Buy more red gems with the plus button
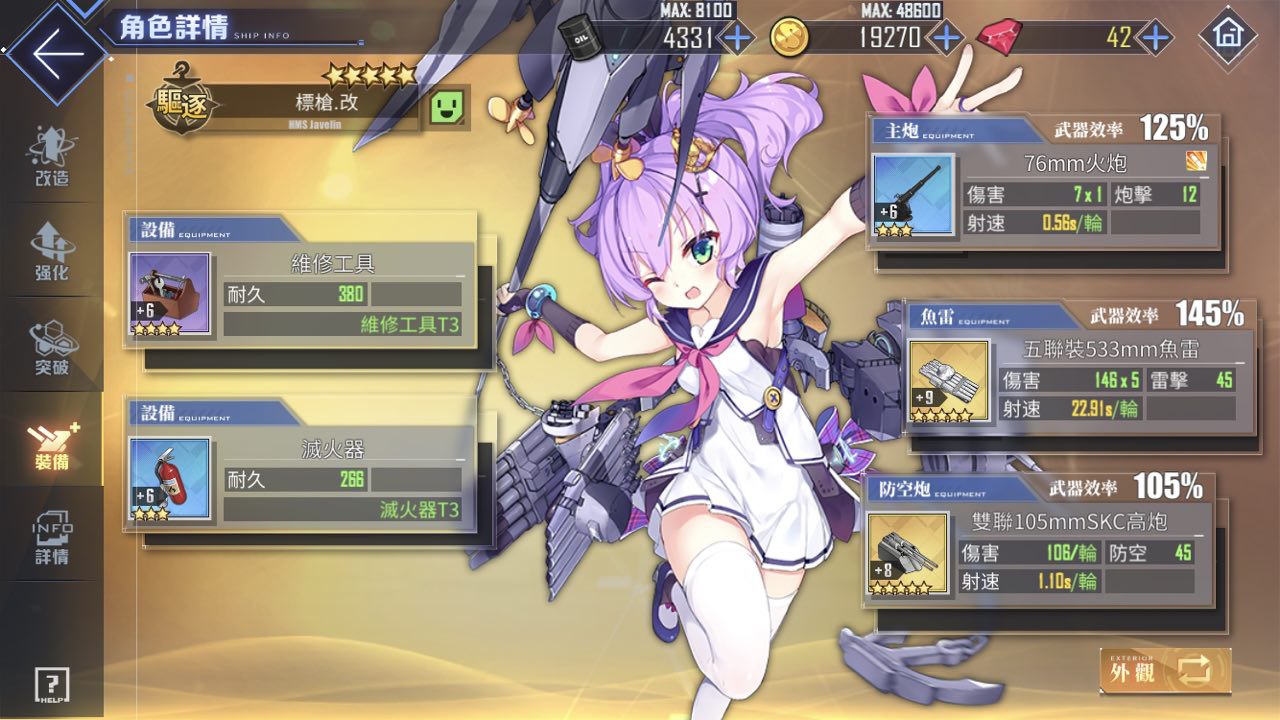Viewport: 1280px width, 720px height. pyautogui.click(x=1156, y=38)
